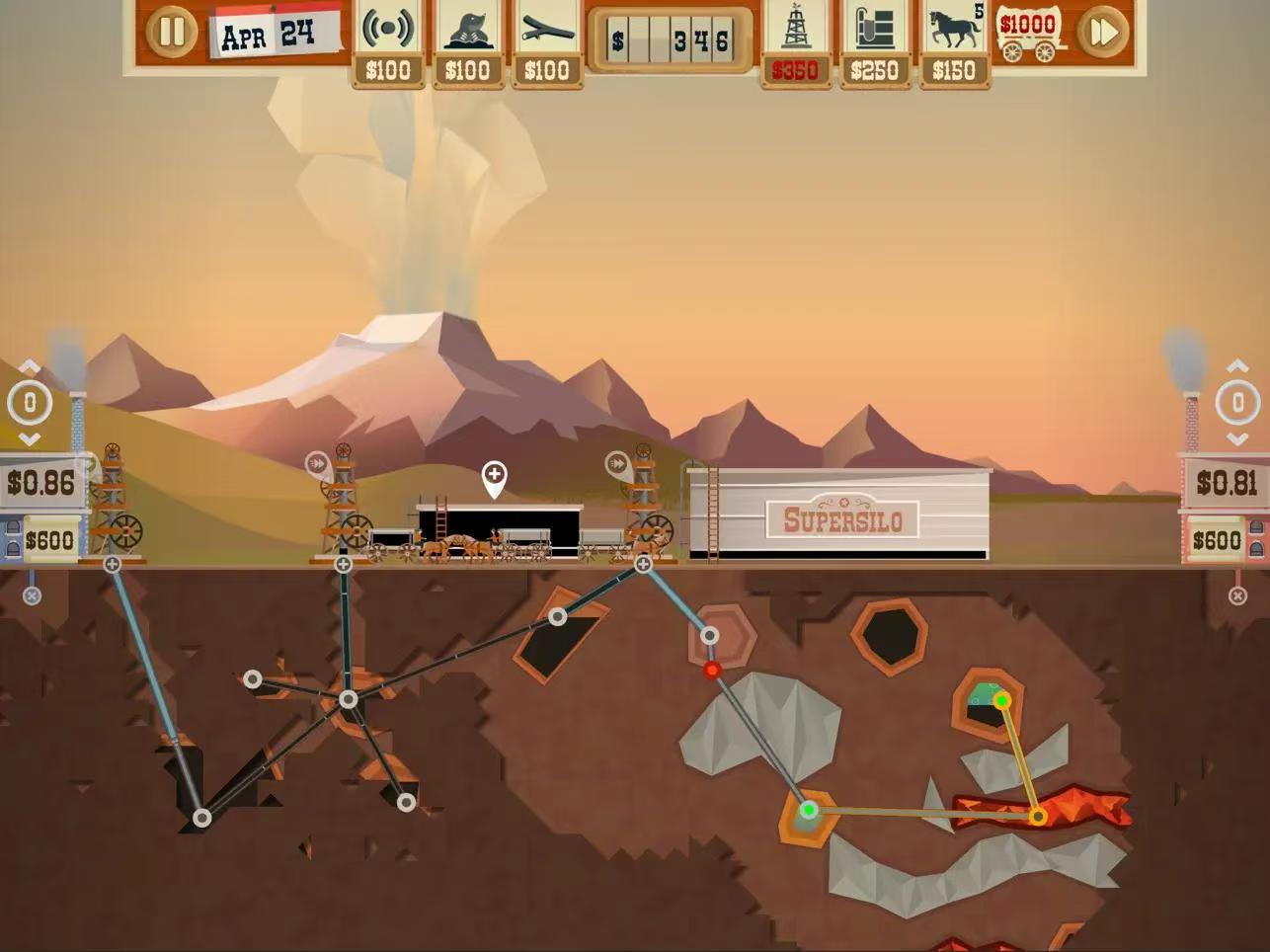Buy a $150 horse wagon
The image size is (1270, 952).
tap(954, 44)
